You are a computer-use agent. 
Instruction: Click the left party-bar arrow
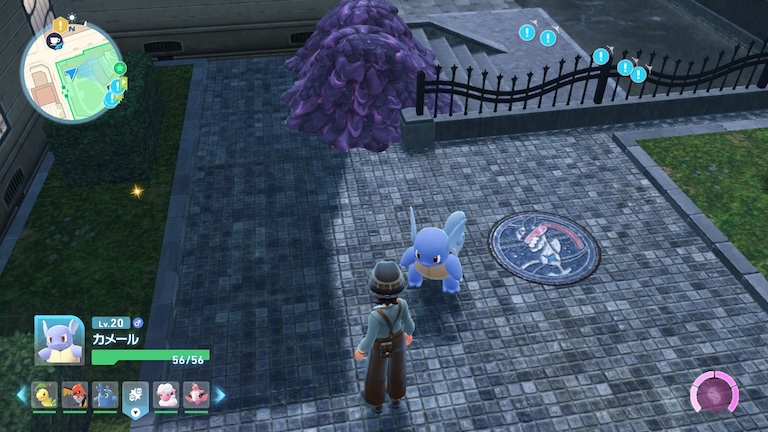tap(21, 395)
